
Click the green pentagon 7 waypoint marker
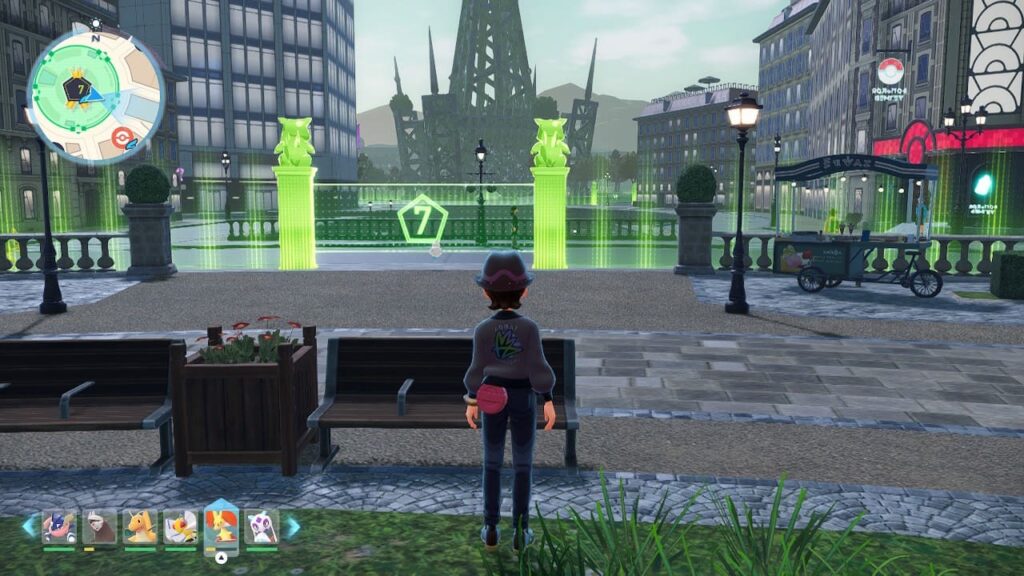422,220
